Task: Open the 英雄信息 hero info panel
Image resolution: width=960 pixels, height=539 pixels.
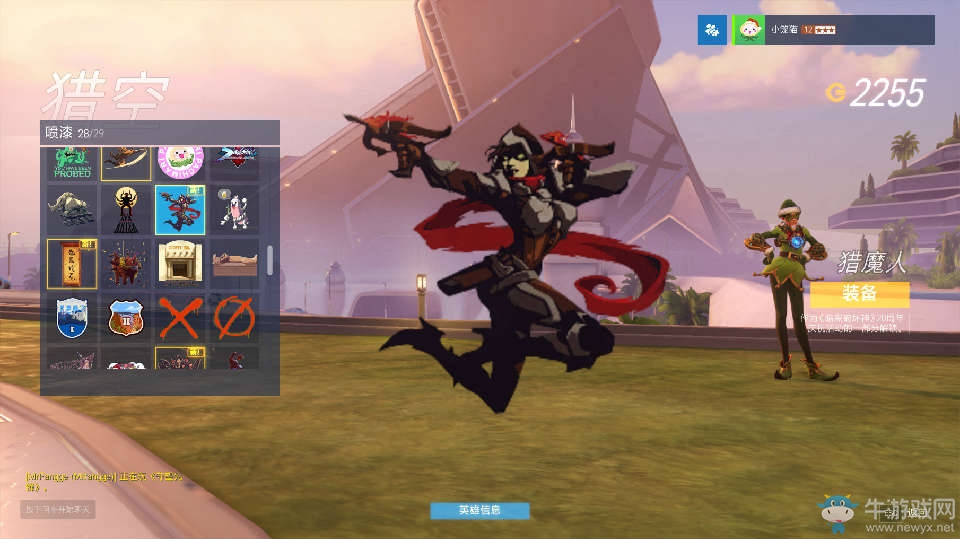Action: (479, 510)
